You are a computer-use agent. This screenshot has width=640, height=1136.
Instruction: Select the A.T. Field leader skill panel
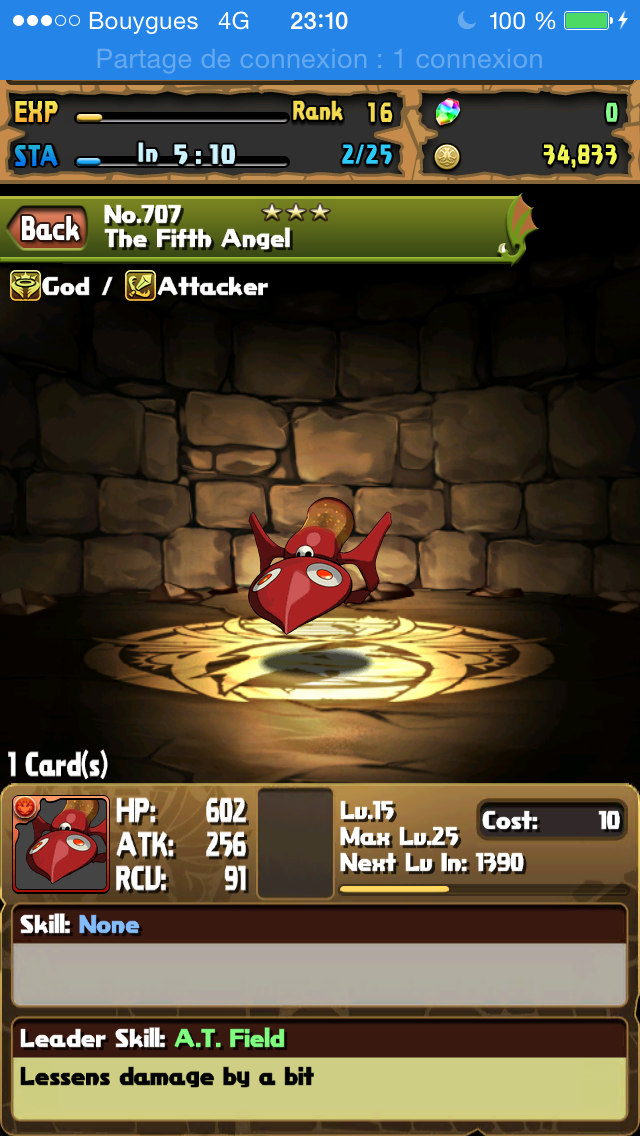pyautogui.click(x=320, y=1067)
